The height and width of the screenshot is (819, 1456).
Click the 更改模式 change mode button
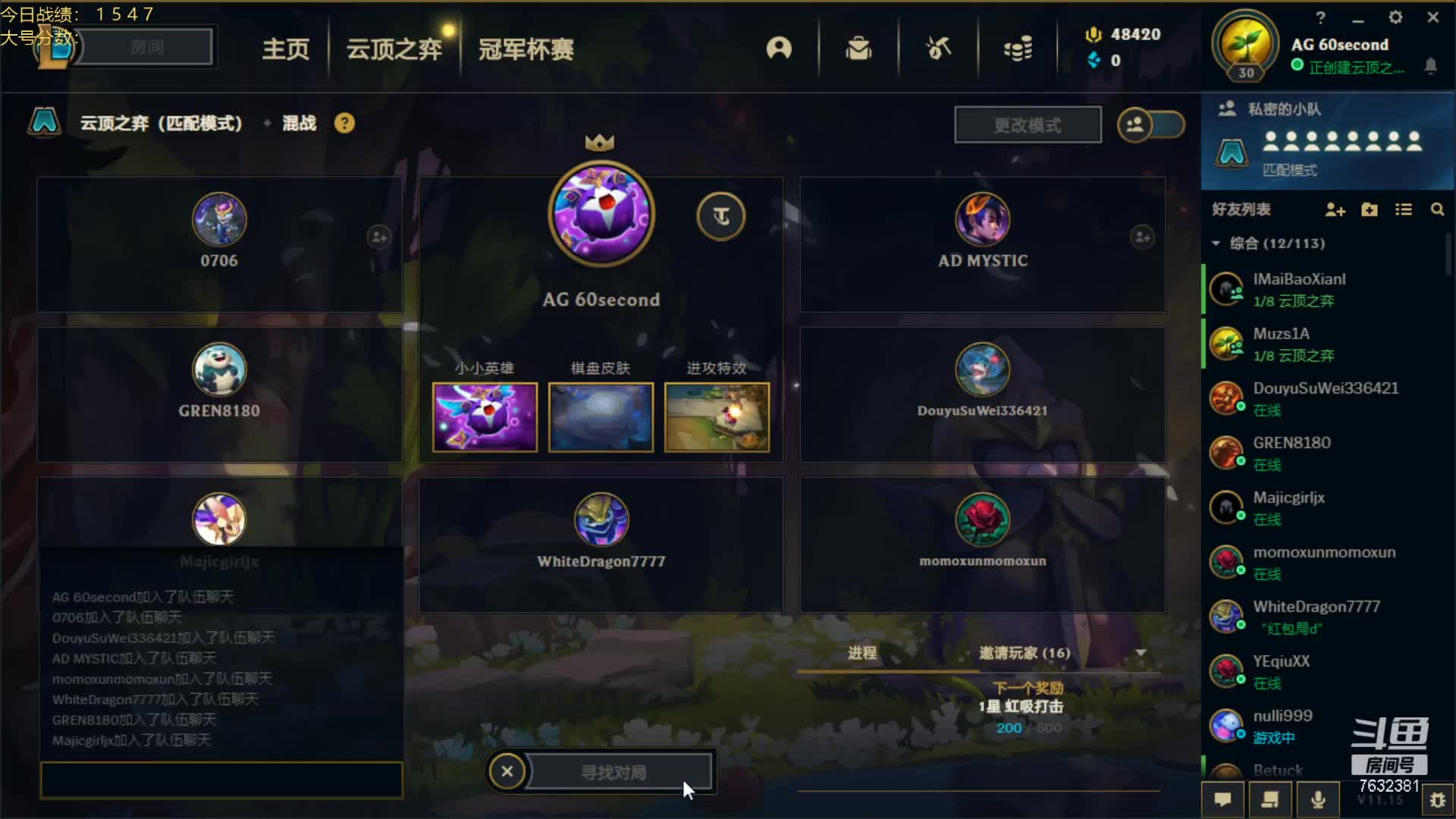pos(1028,124)
